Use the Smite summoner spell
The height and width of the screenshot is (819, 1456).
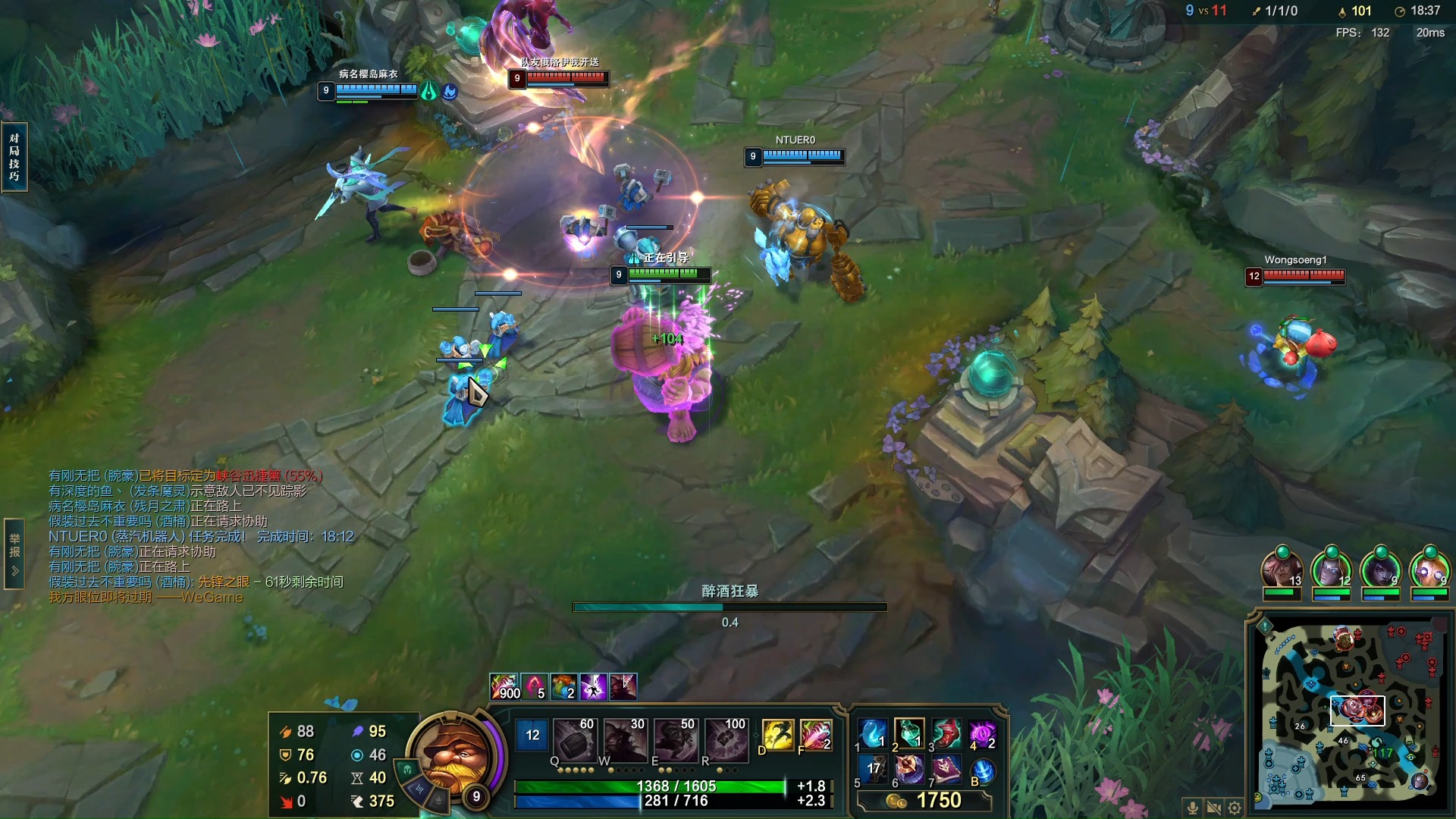pyautogui.click(x=815, y=735)
